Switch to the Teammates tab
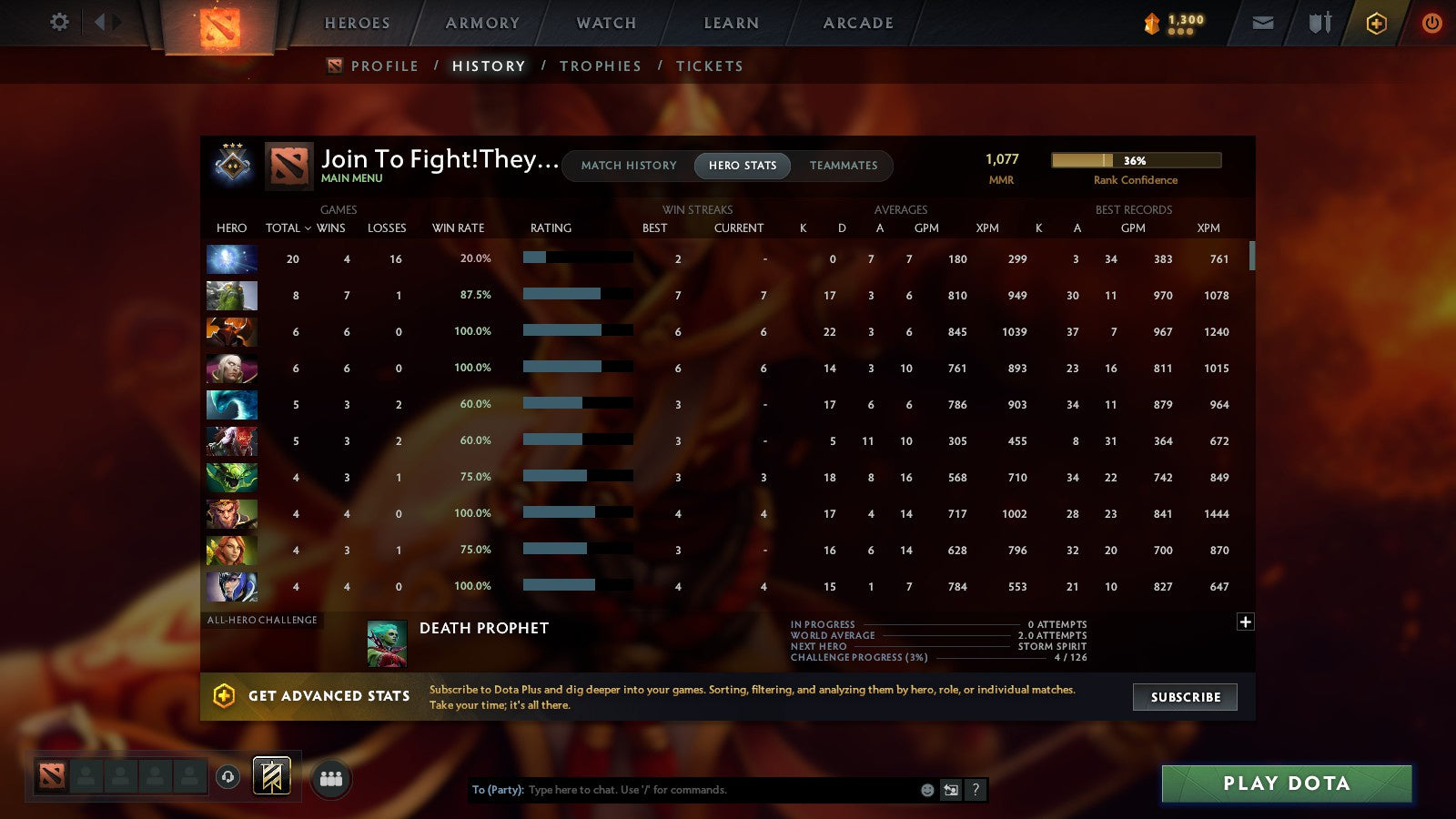Image resolution: width=1456 pixels, height=819 pixels. pyautogui.click(x=844, y=166)
